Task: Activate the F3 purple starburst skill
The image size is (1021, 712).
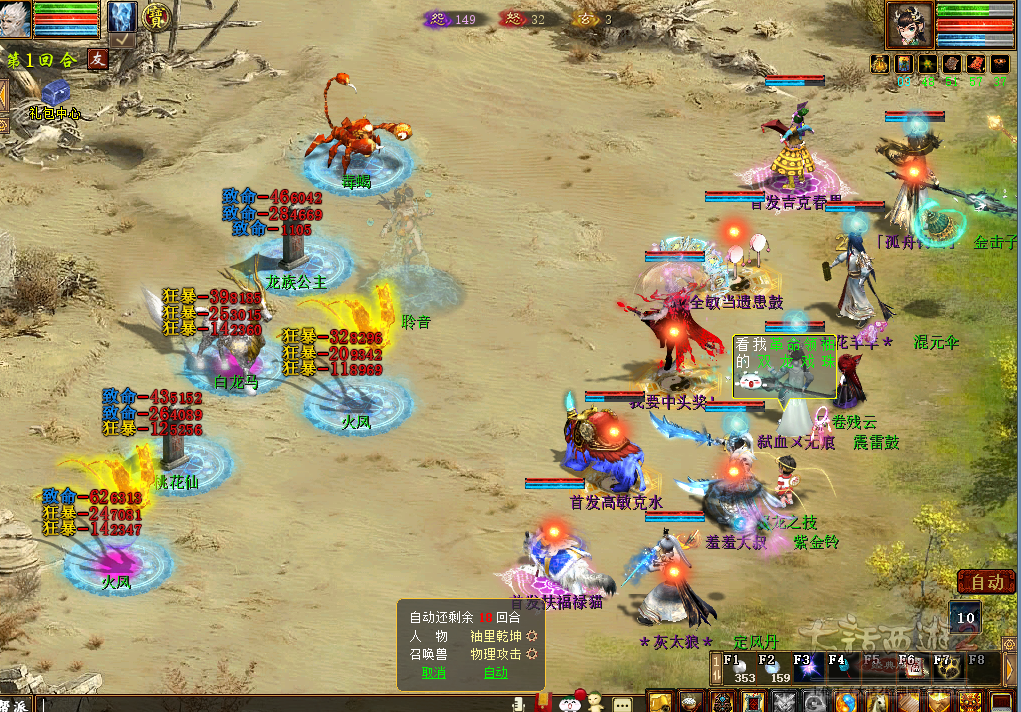Action: click(808, 668)
